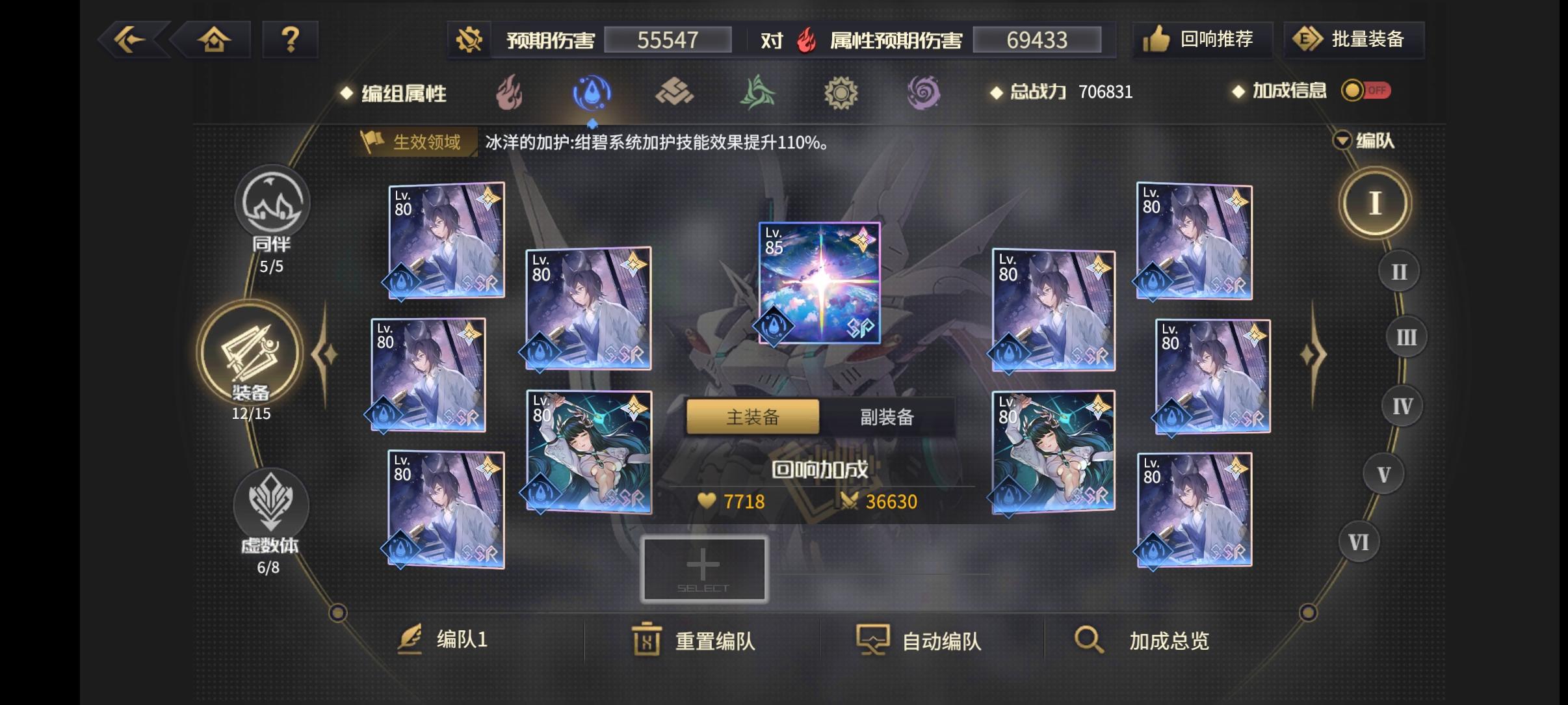This screenshot has height=705, width=1568.
Task: Click the home icon in top bar
Action: tap(215, 39)
